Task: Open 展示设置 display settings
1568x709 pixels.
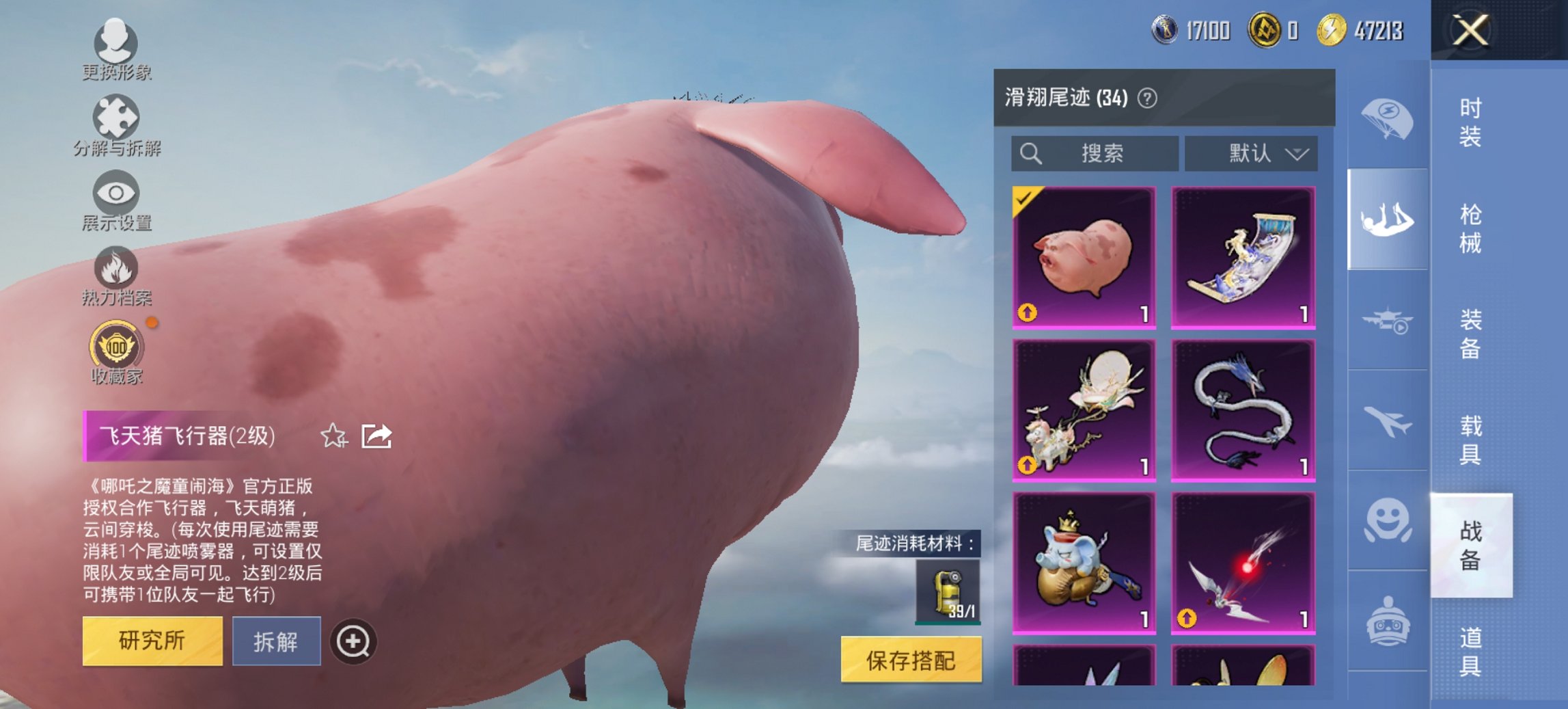Action: tap(116, 202)
